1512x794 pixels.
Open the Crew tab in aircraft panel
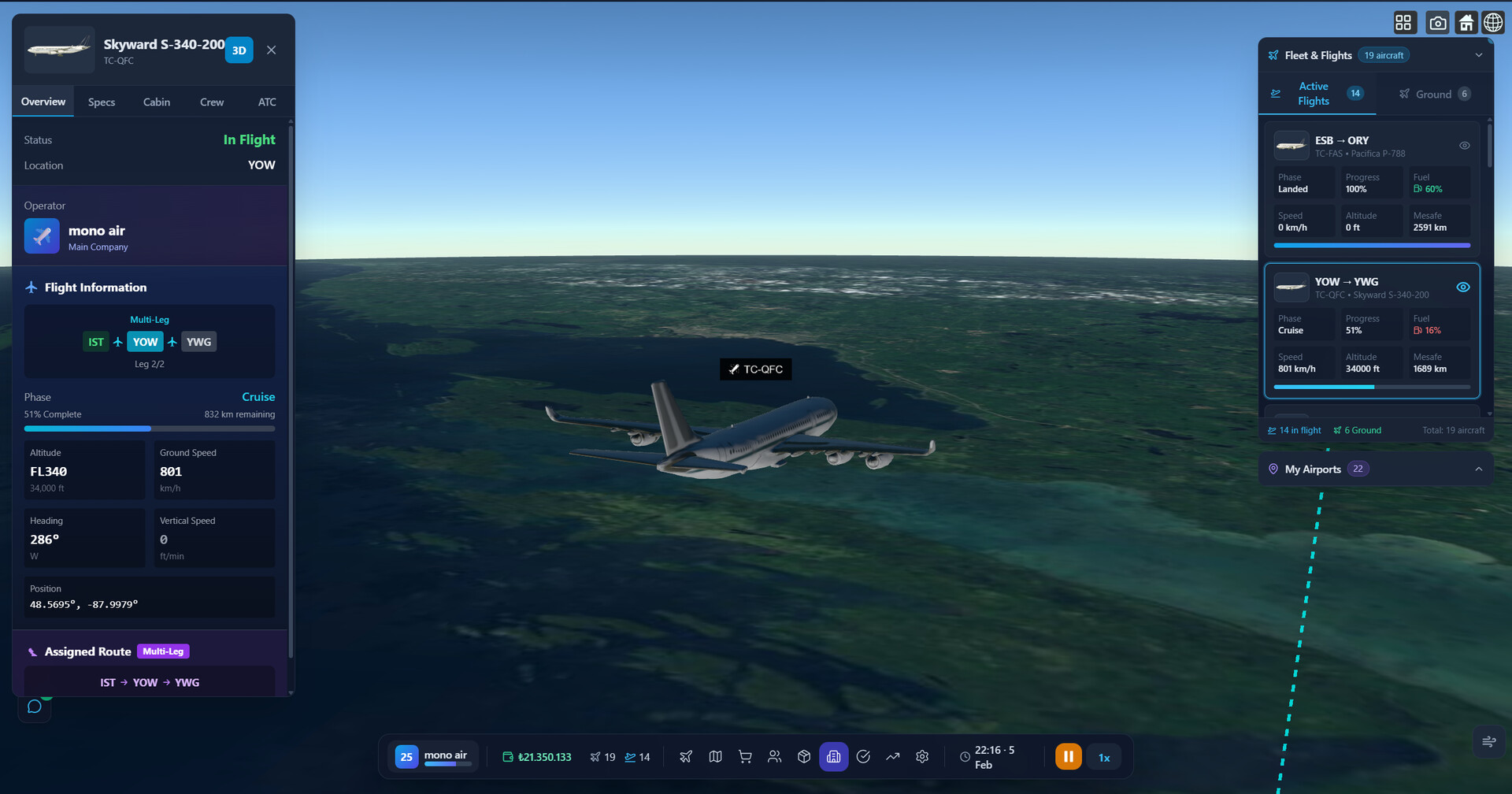(x=211, y=102)
